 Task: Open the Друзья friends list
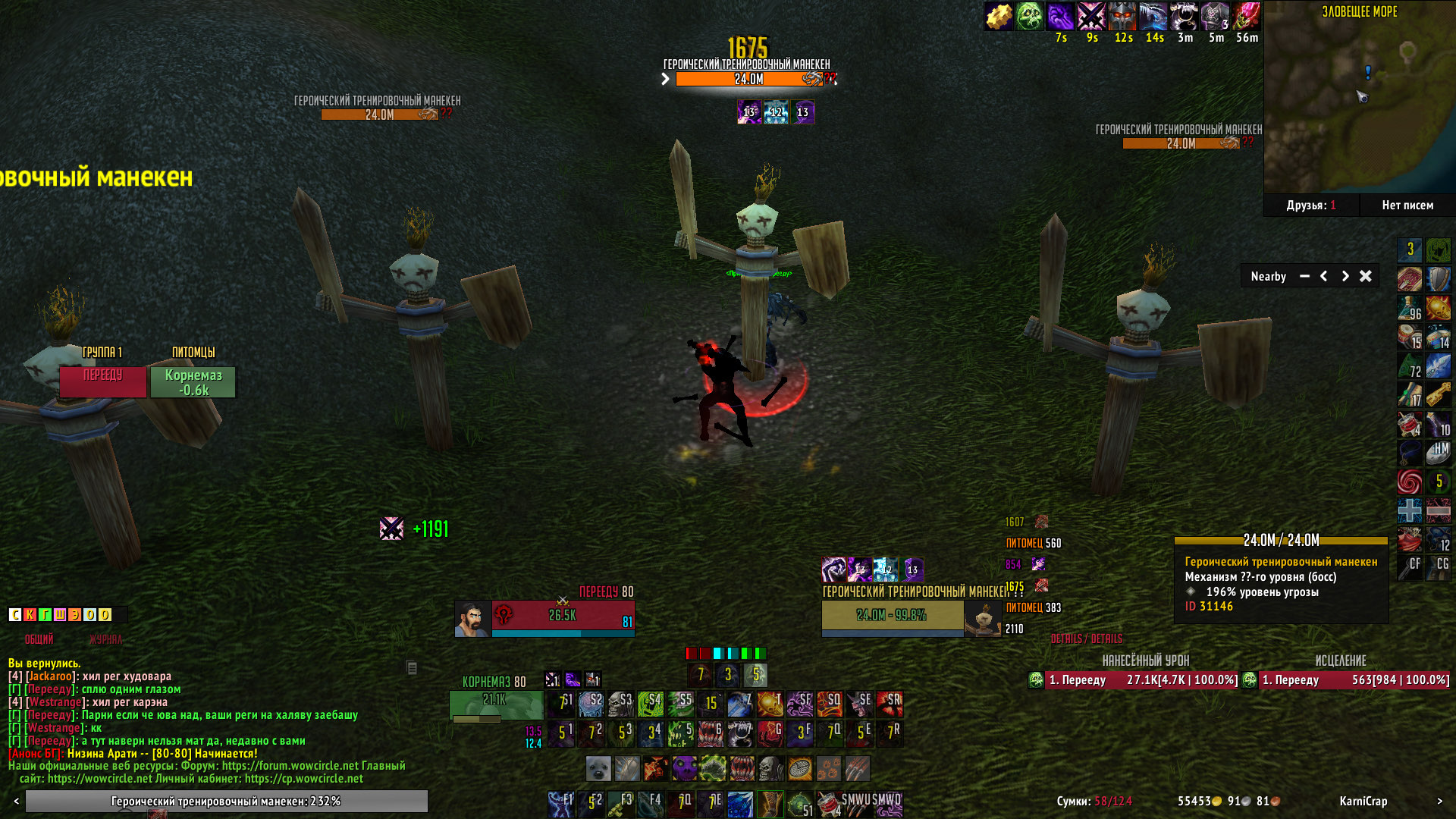pos(1310,205)
